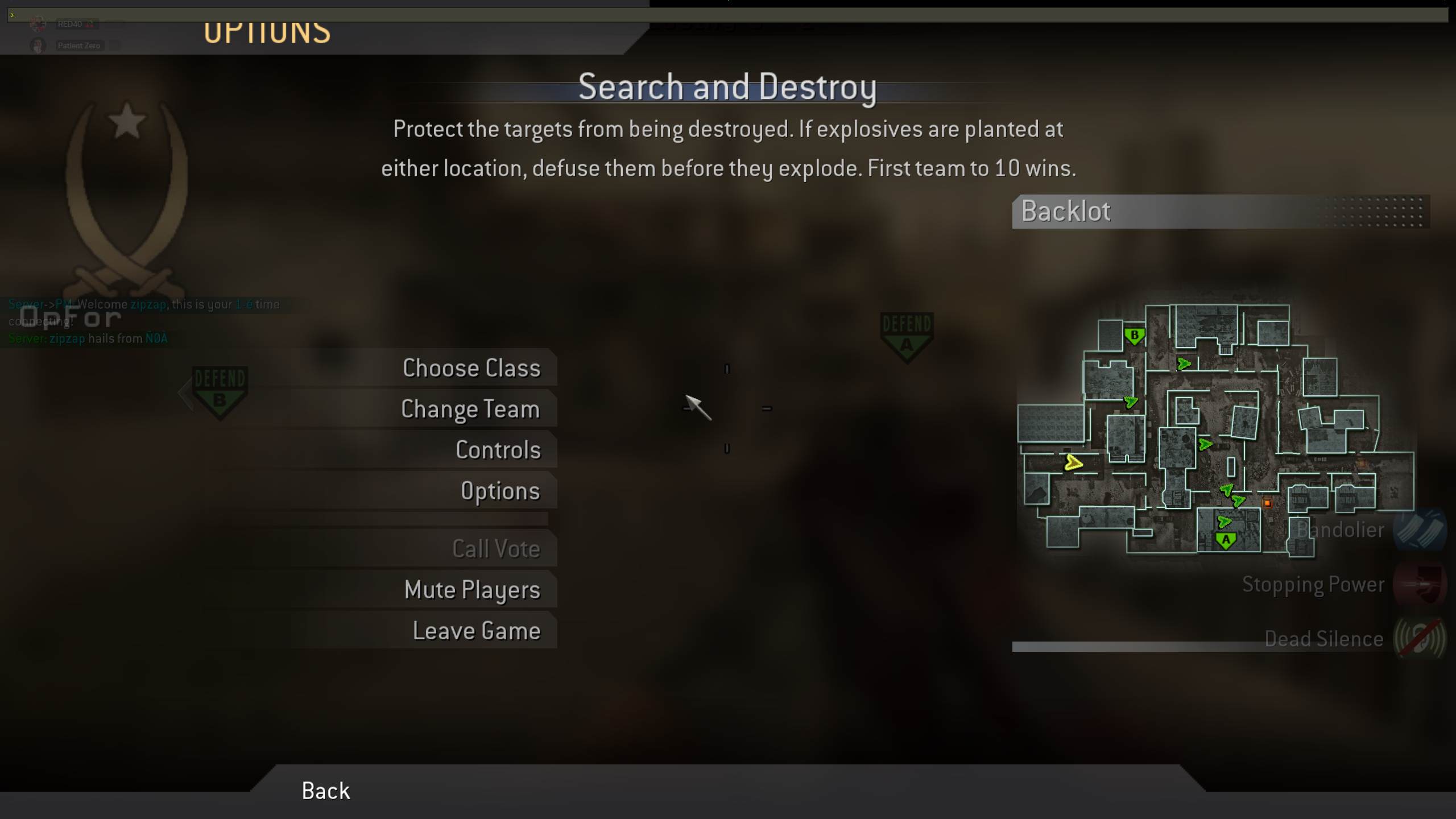
Task: Open the Choose Class menu
Action: (472, 367)
